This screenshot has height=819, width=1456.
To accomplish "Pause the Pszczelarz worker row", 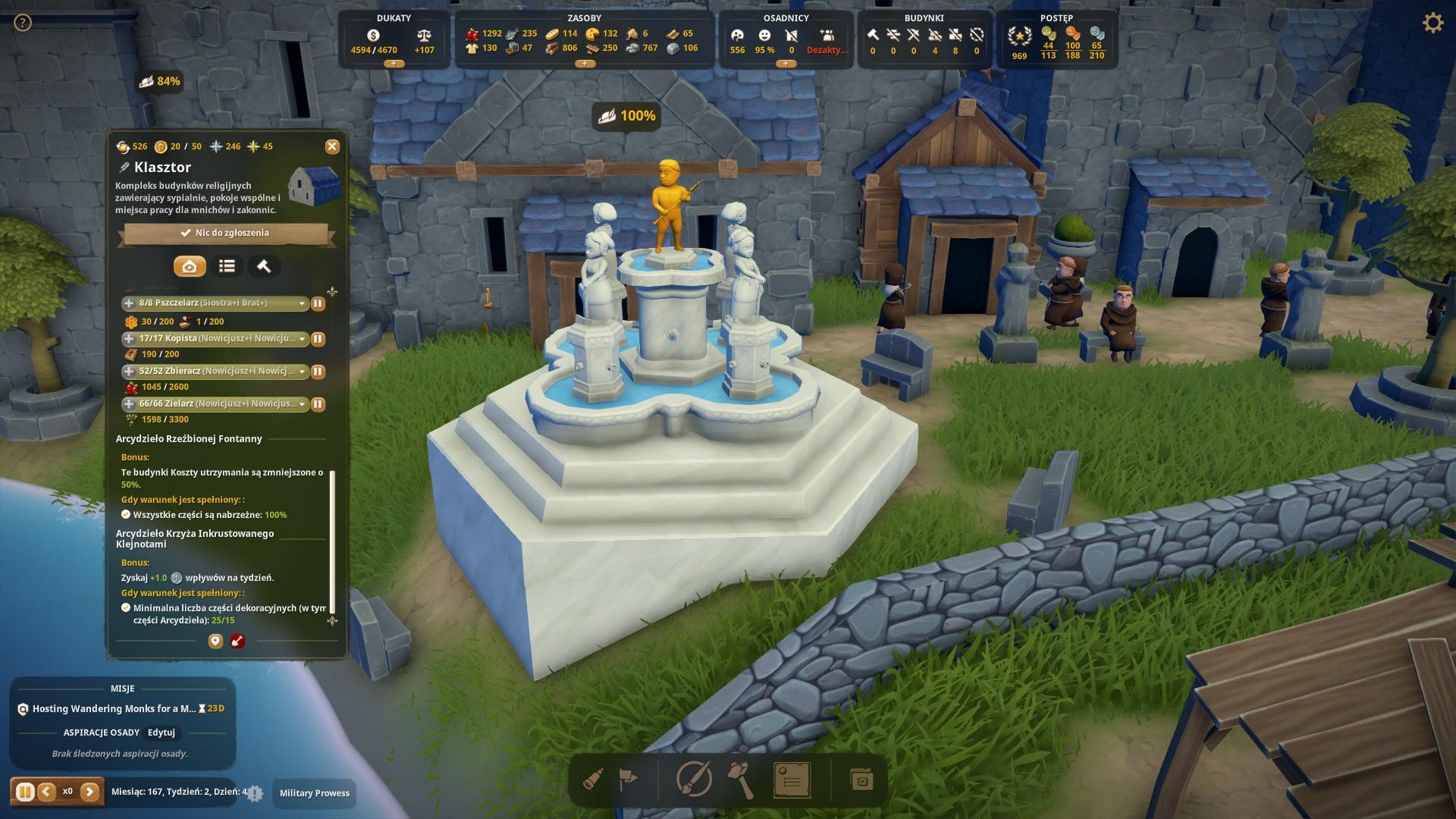I will [318, 303].
